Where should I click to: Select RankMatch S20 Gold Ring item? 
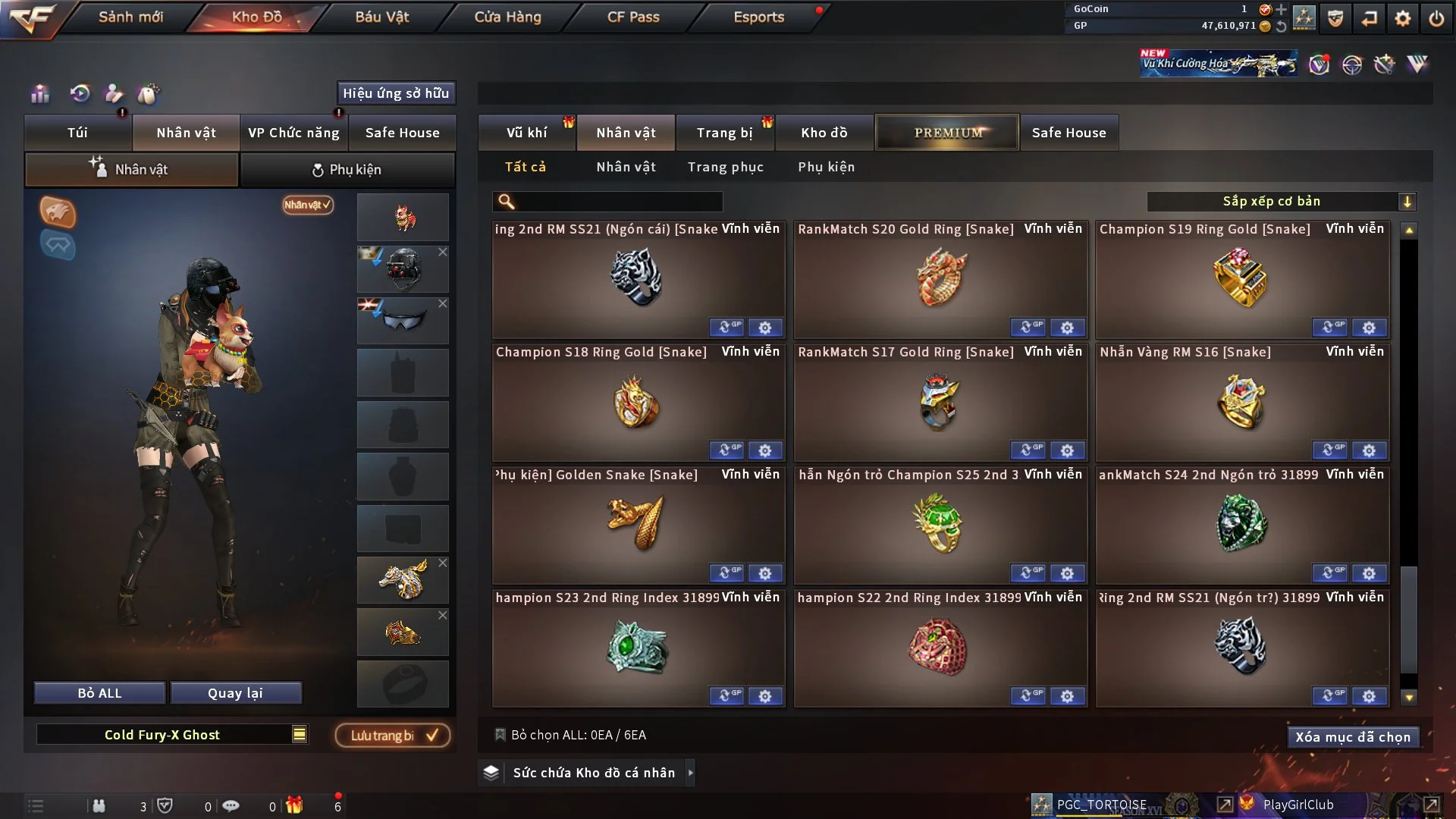click(x=940, y=279)
